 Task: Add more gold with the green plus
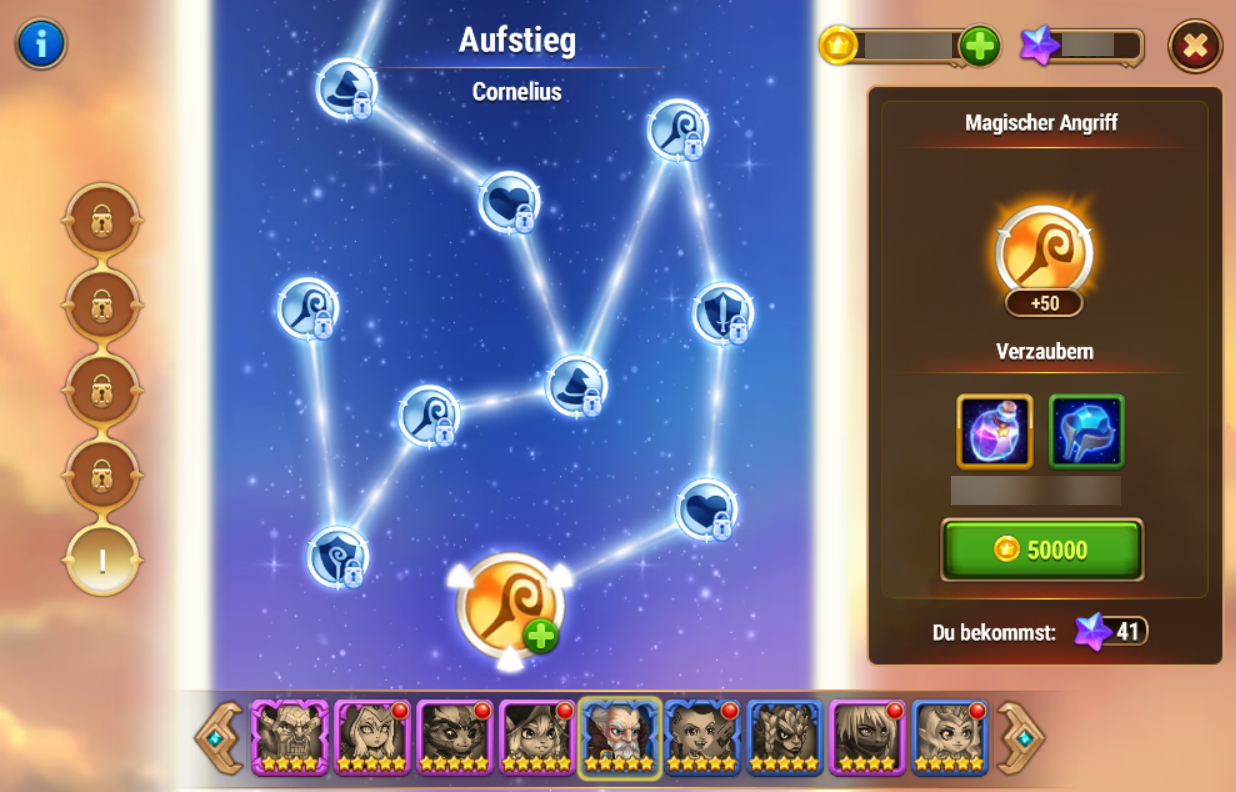click(979, 46)
